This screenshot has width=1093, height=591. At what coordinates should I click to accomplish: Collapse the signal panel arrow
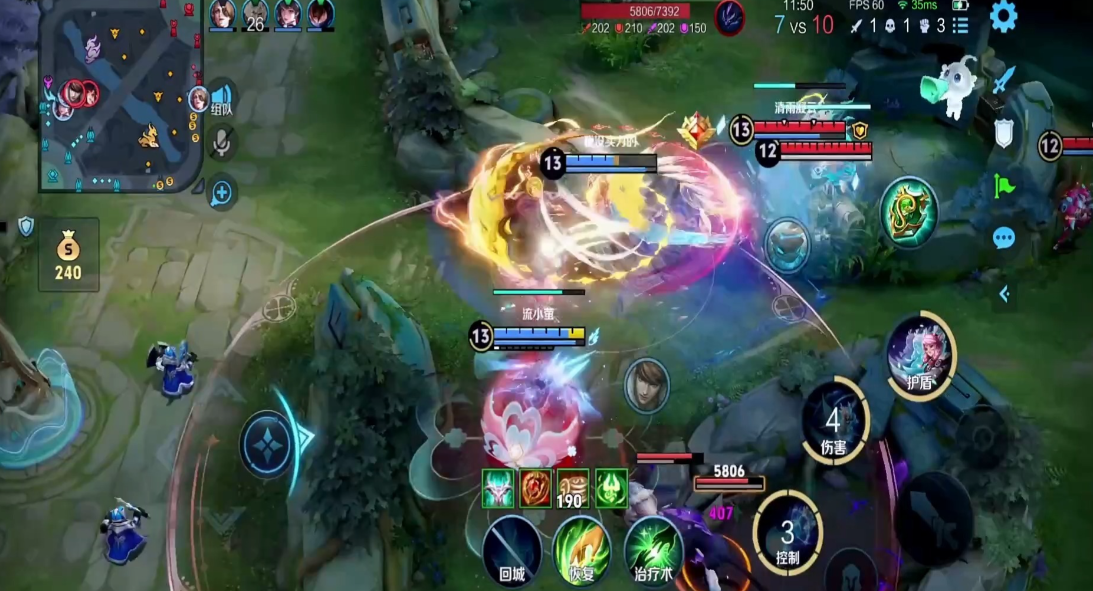point(1004,293)
